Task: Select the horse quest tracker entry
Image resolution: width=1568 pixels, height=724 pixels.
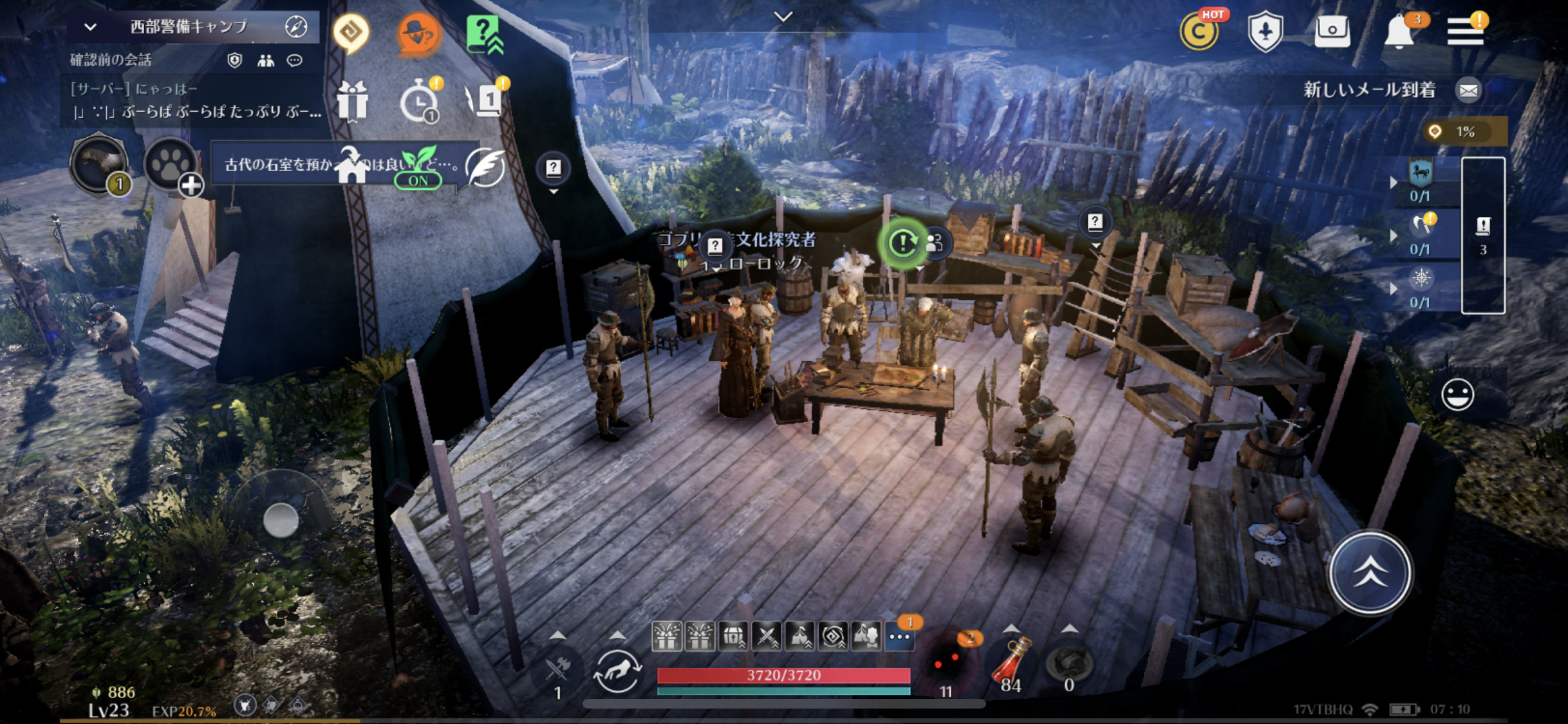Action: pos(1420,181)
